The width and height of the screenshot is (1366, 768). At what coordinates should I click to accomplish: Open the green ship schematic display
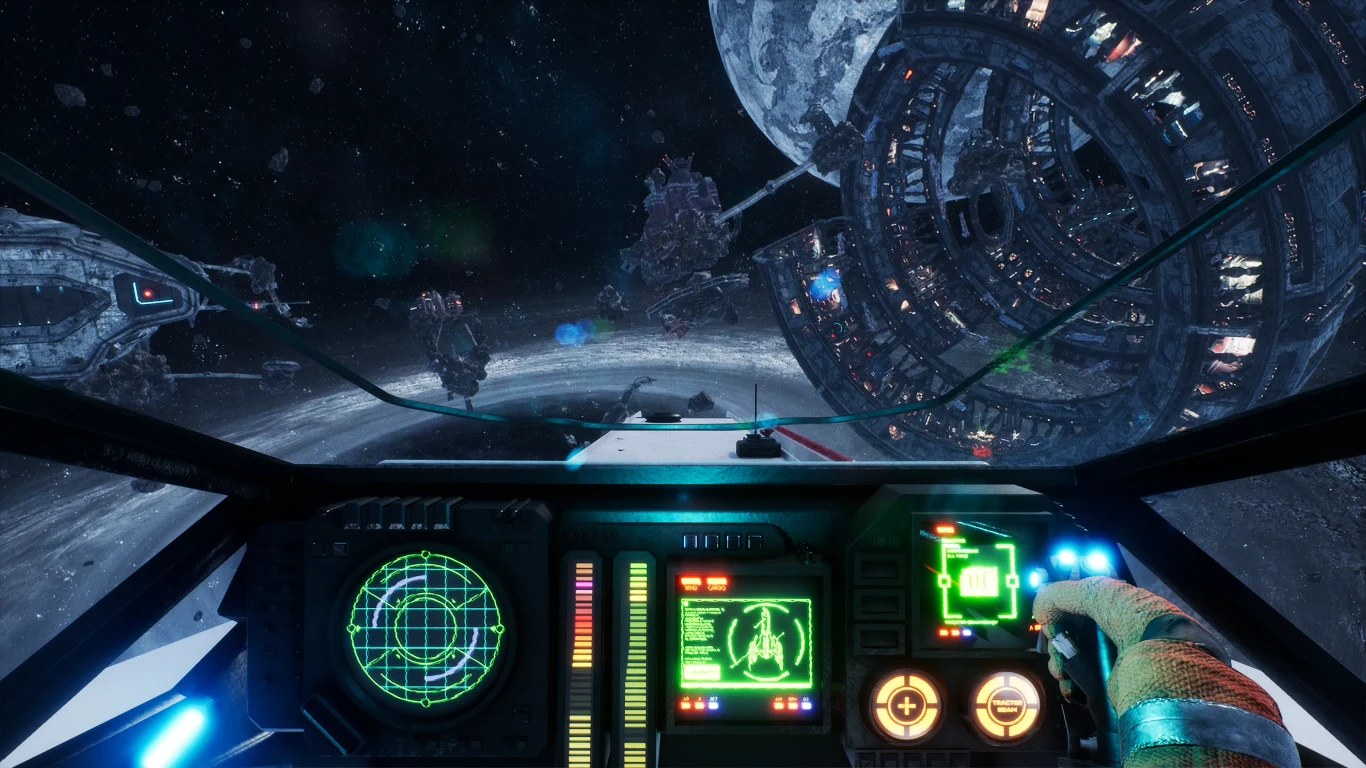click(x=746, y=643)
